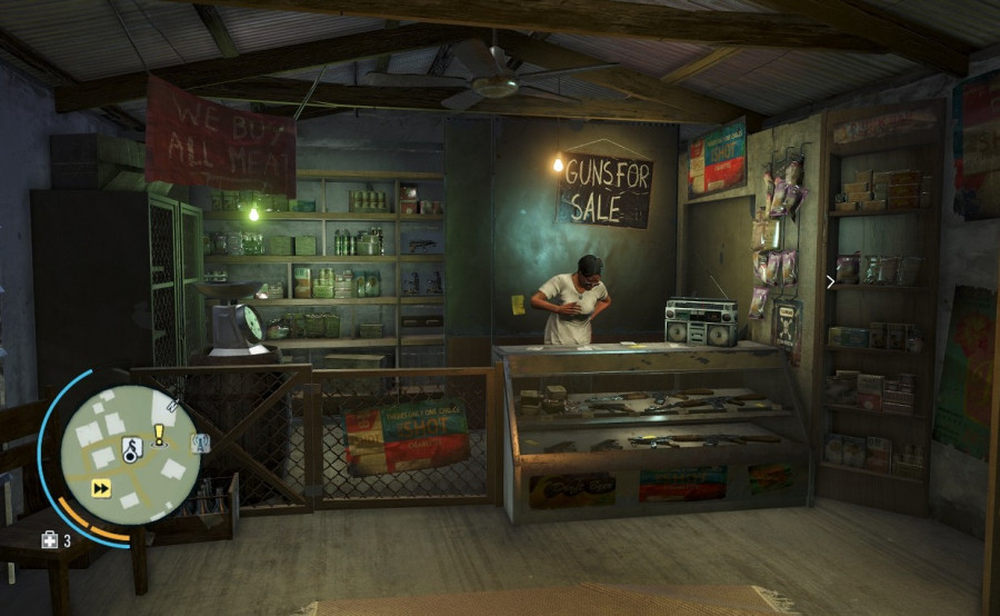Select the yellow exclamation mission marker

pyautogui.click(x=158, y=435)
